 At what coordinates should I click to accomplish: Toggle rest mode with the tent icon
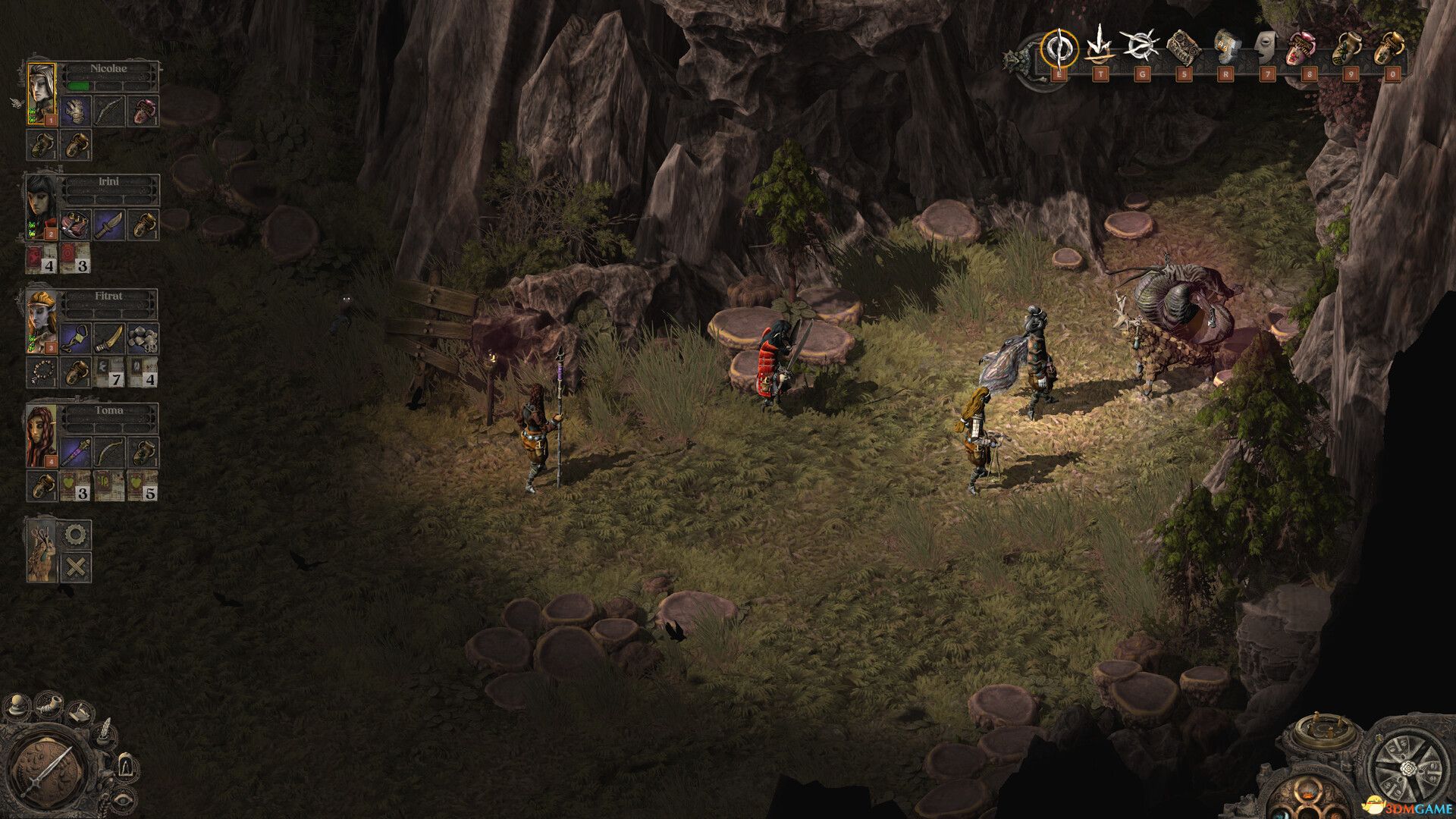125,766
